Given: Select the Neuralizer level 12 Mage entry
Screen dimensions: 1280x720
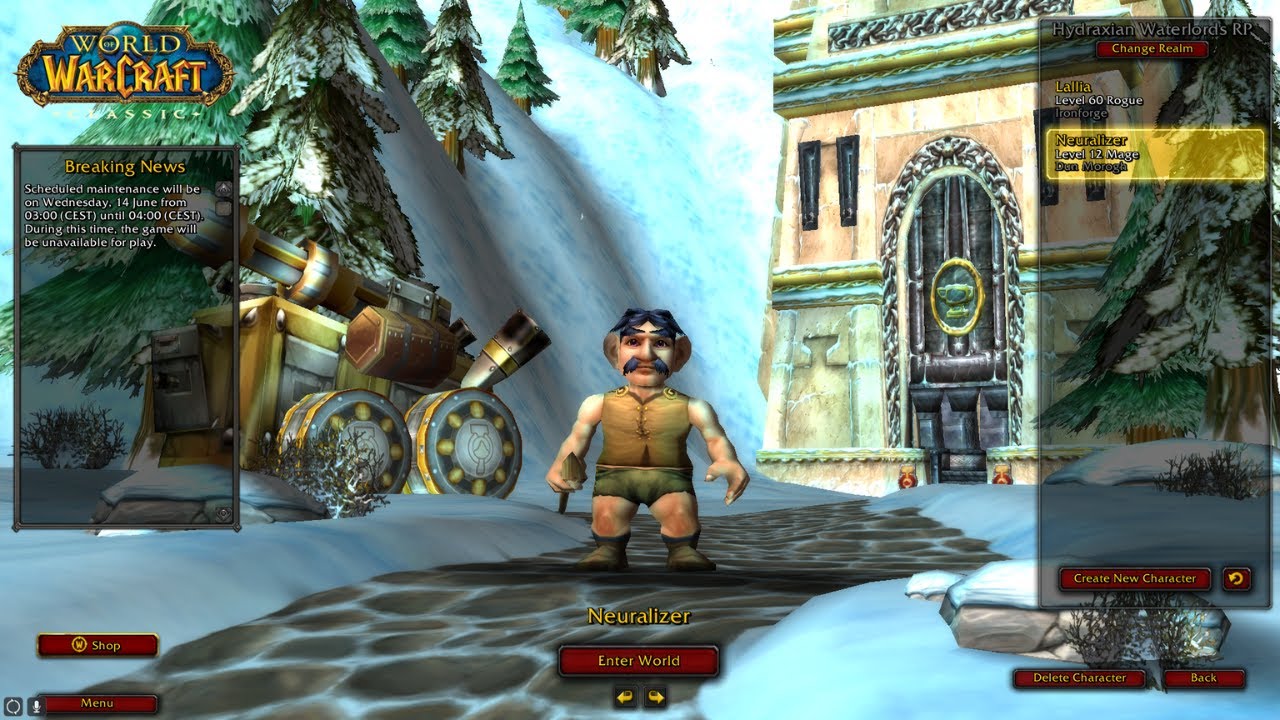Looking at the screenshot, I should (1155, 154).
